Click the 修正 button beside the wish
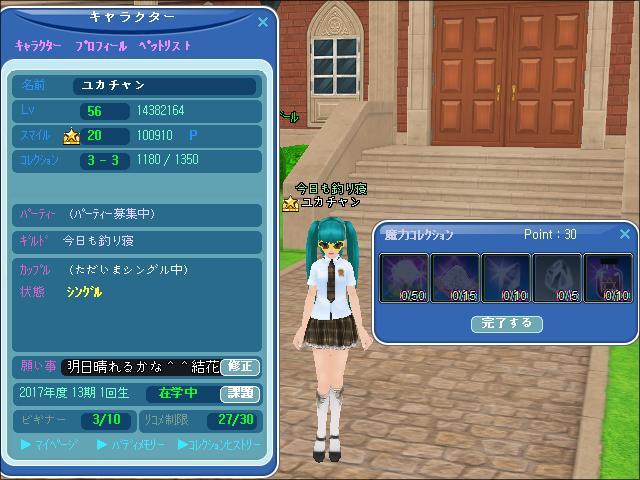The height and width of the screenshot is (480, 640). tap(240, 367)
